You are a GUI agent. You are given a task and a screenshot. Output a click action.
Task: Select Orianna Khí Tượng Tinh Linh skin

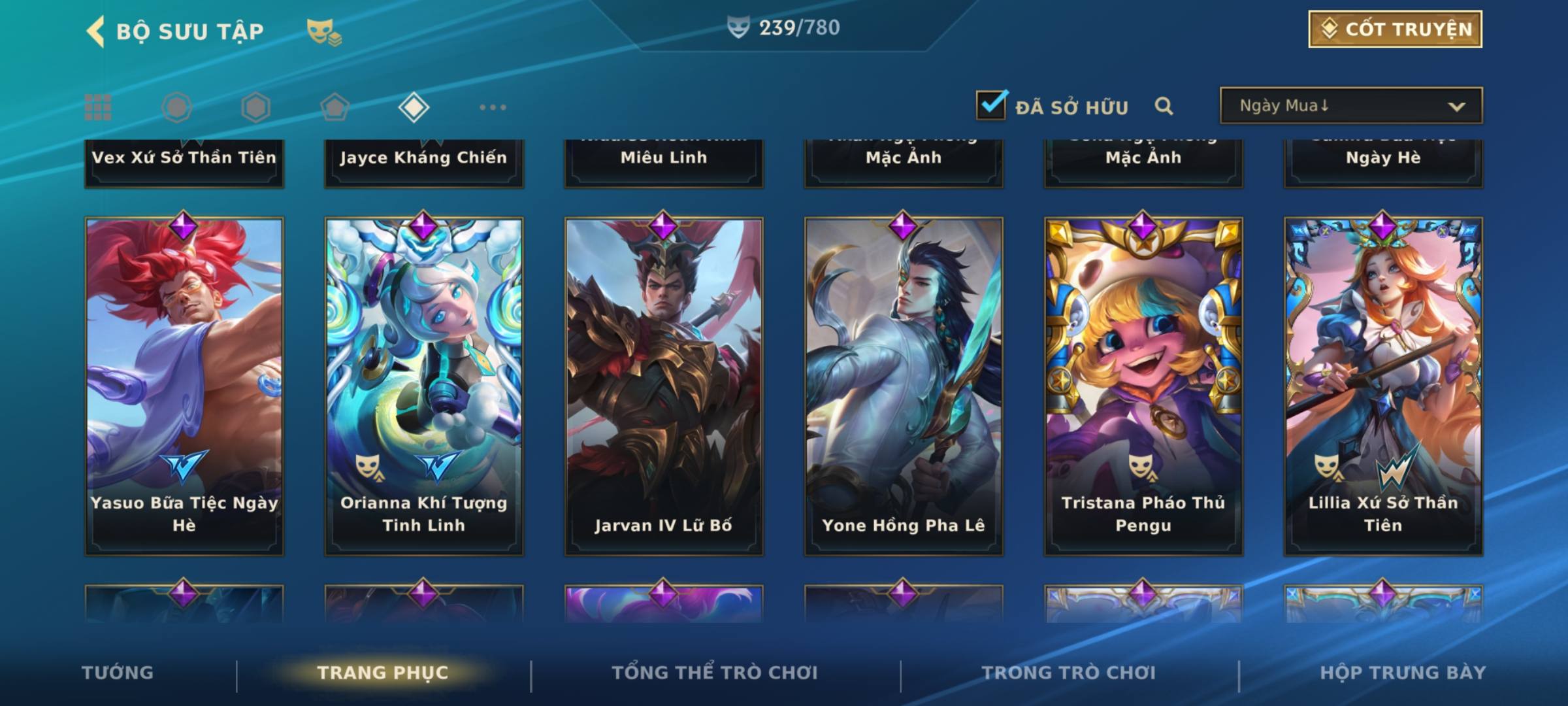[424, 386]
